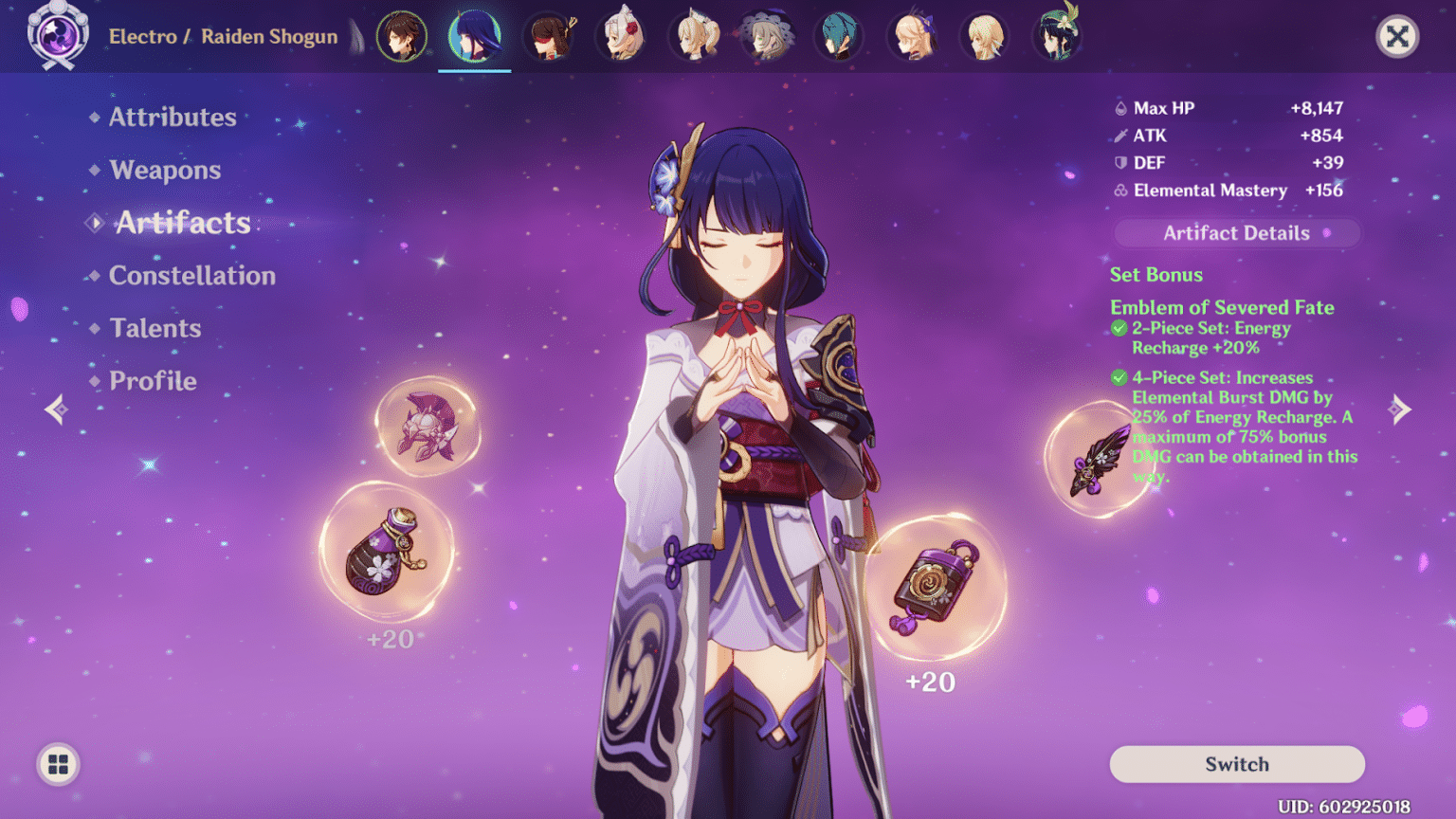Go to the next character with right arrow
1456x819 pixels.
pos(1399,409)
